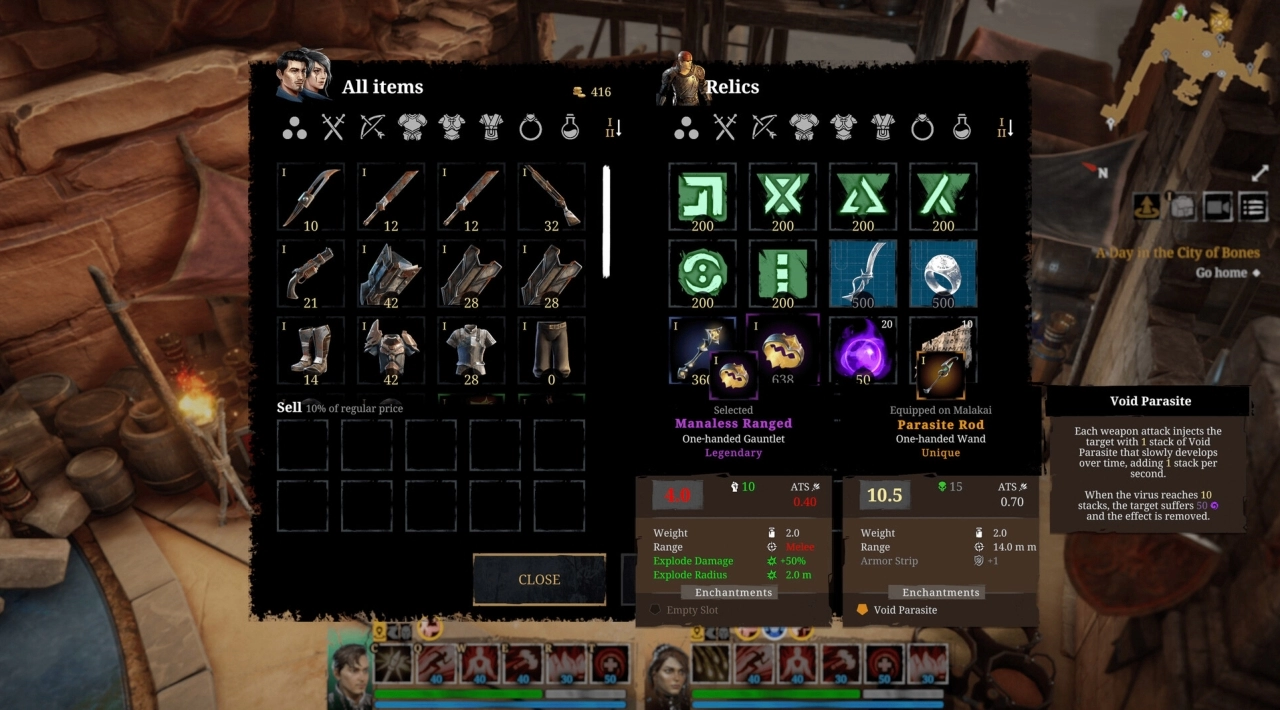Select the Void Parasite enchantment
This screenshot has width=1280, height=710.
pyautogui.click(x=905, y=610)
